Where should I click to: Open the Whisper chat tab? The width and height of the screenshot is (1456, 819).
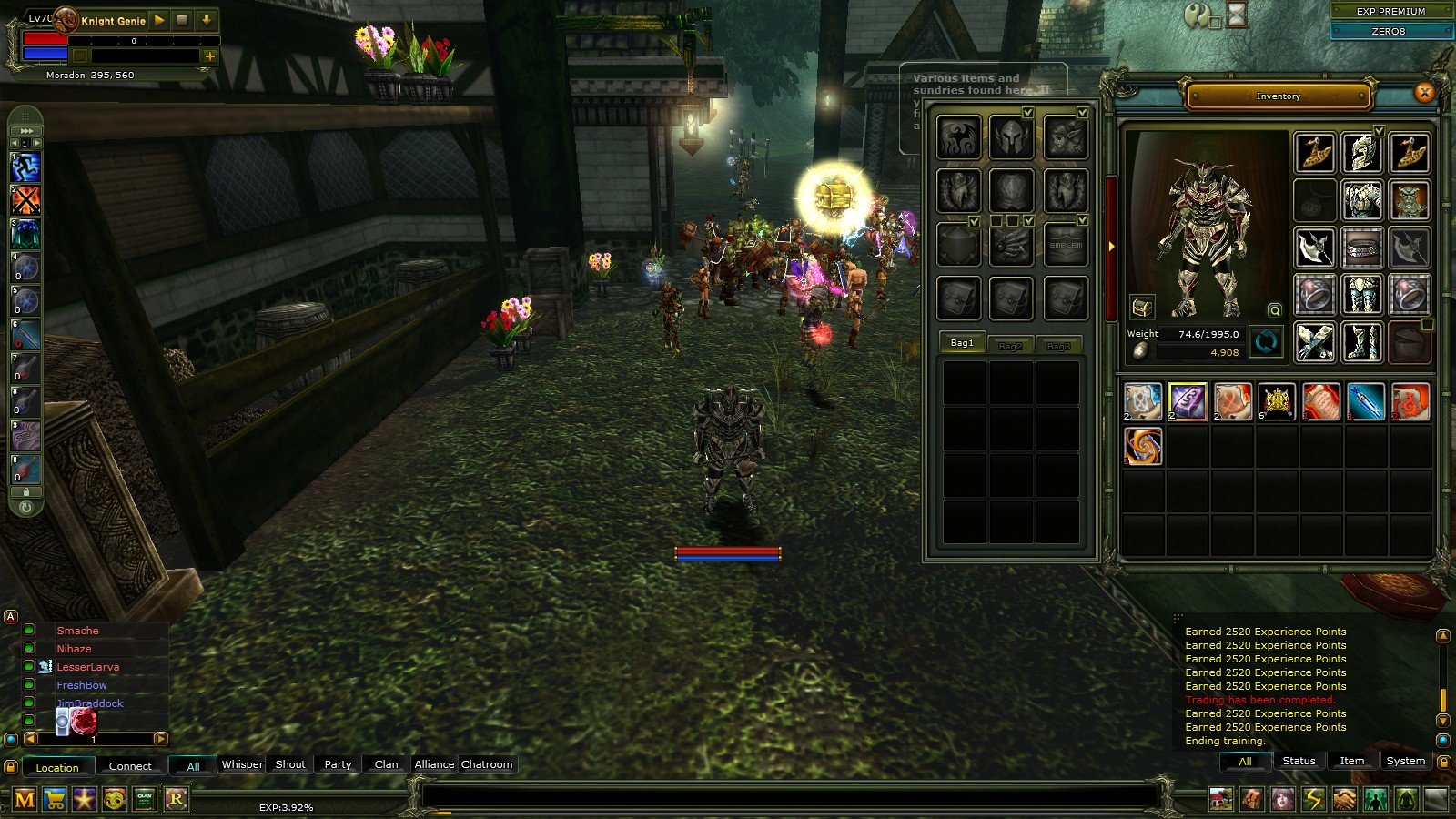[x=242, y=764]
